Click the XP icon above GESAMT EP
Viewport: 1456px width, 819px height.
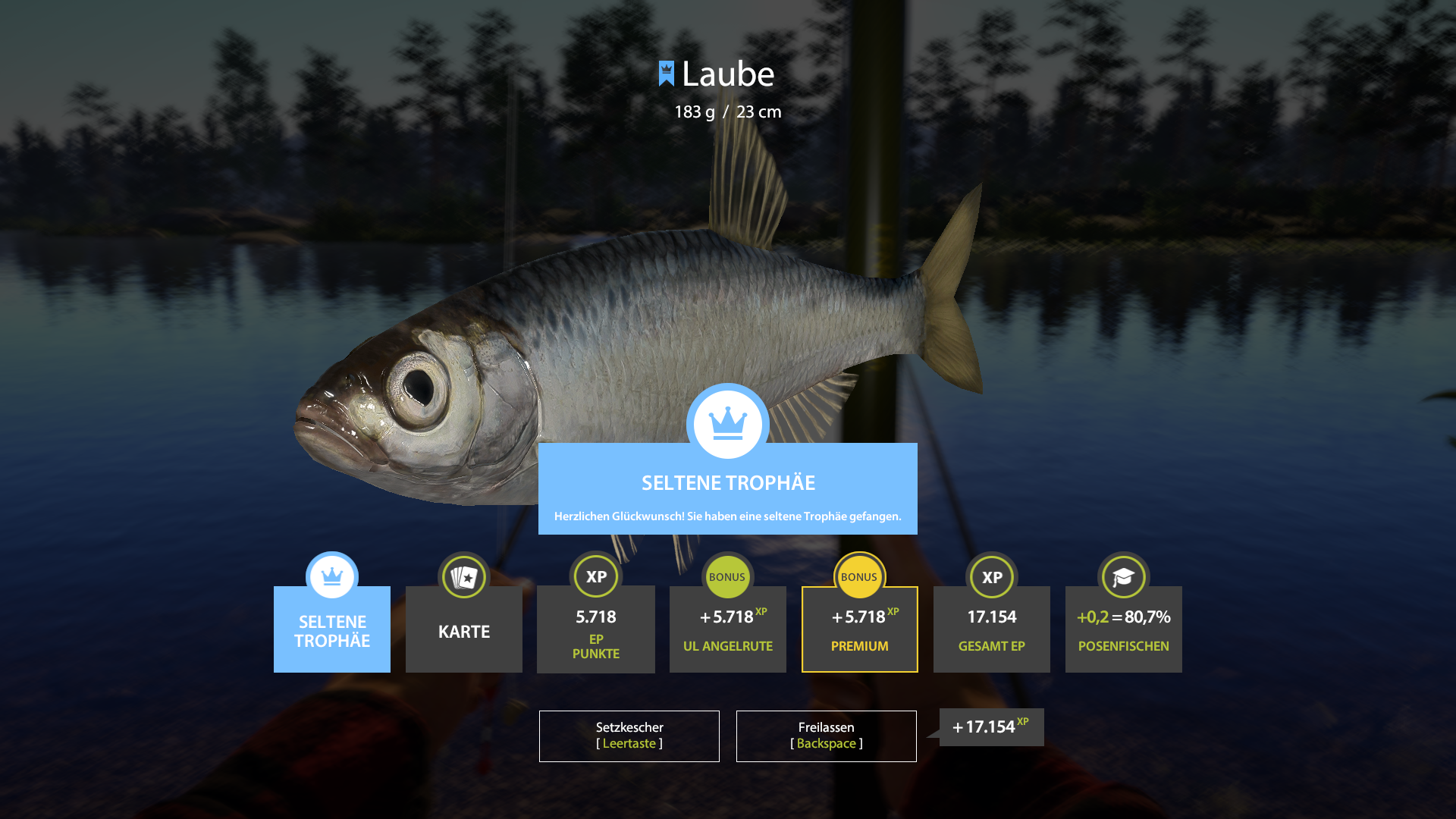[991, 577]
